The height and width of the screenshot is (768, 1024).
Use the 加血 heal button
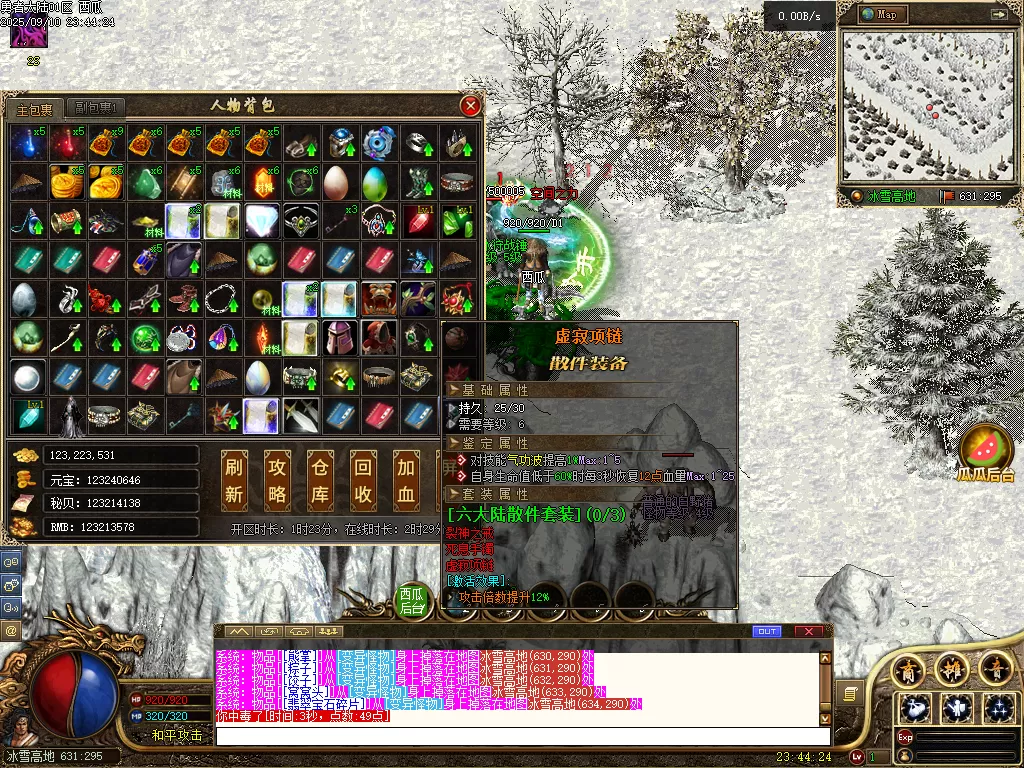click(406, 480)
